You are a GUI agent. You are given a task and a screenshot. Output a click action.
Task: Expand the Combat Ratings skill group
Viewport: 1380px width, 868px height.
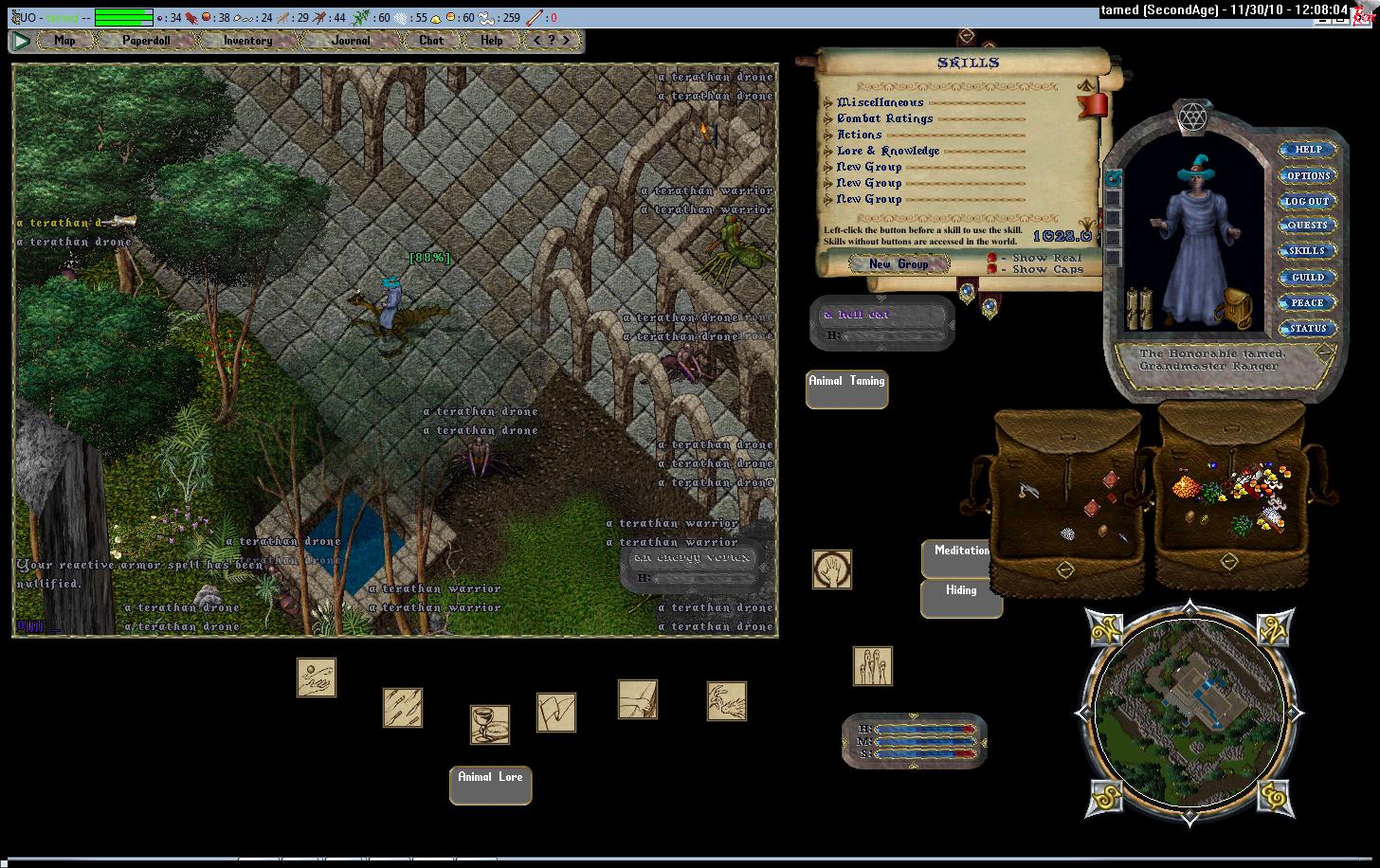[829, 118]
